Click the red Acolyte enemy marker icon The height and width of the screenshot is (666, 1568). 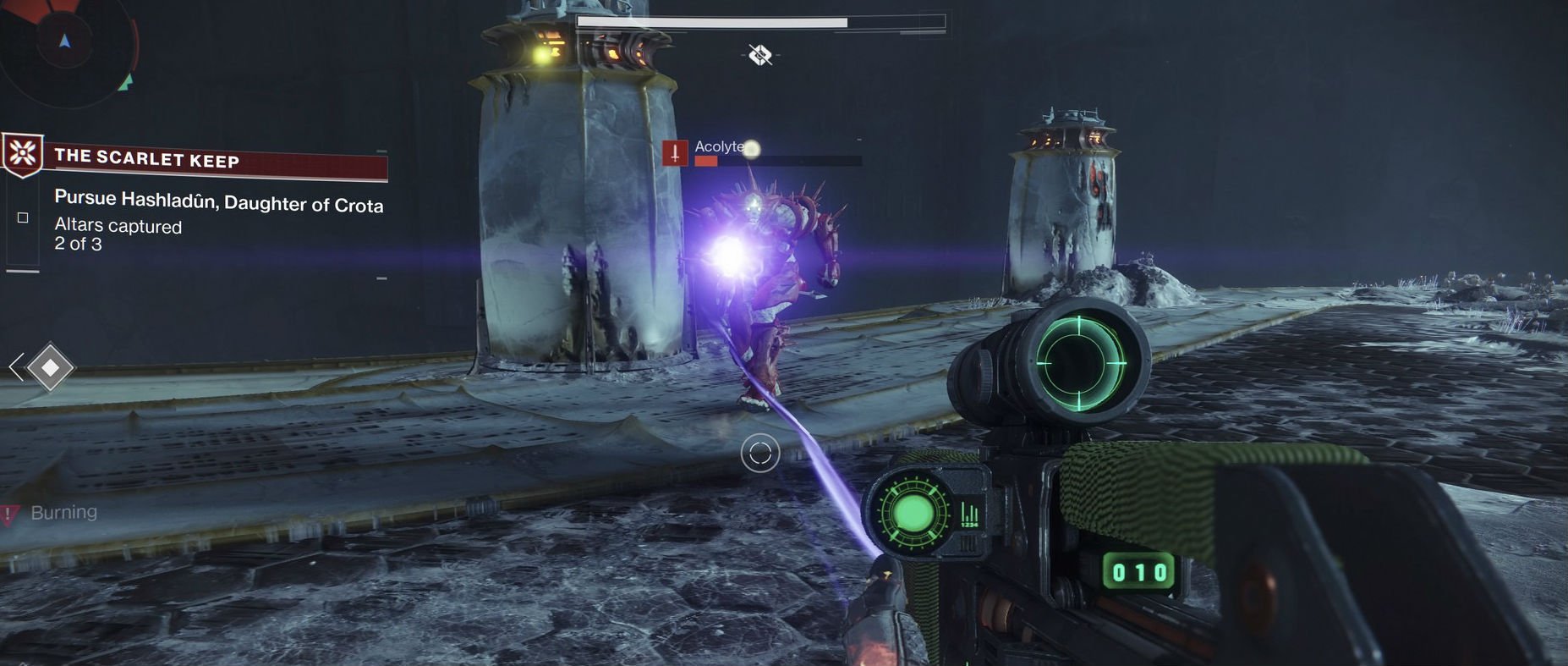coord(675,153)
